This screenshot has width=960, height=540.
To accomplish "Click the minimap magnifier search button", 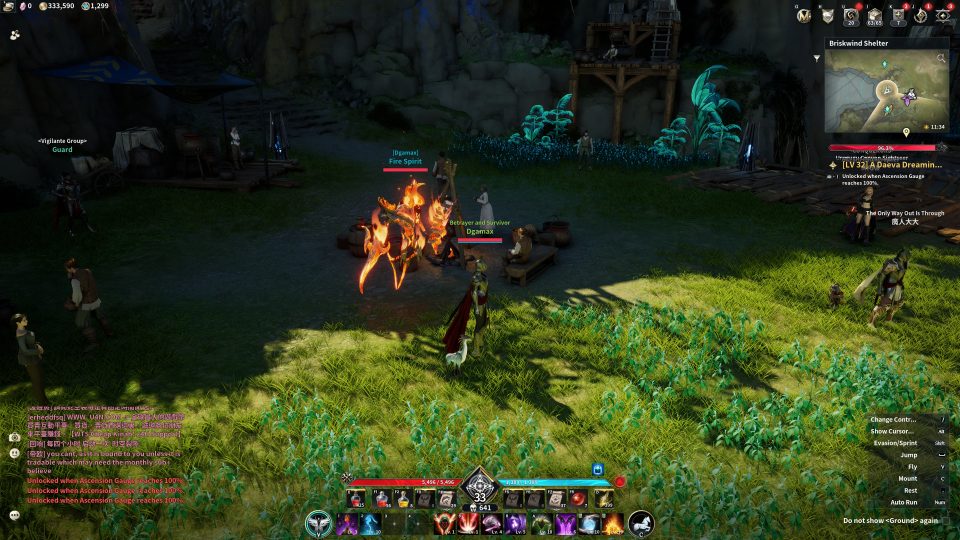I will (x=940, y=59).
